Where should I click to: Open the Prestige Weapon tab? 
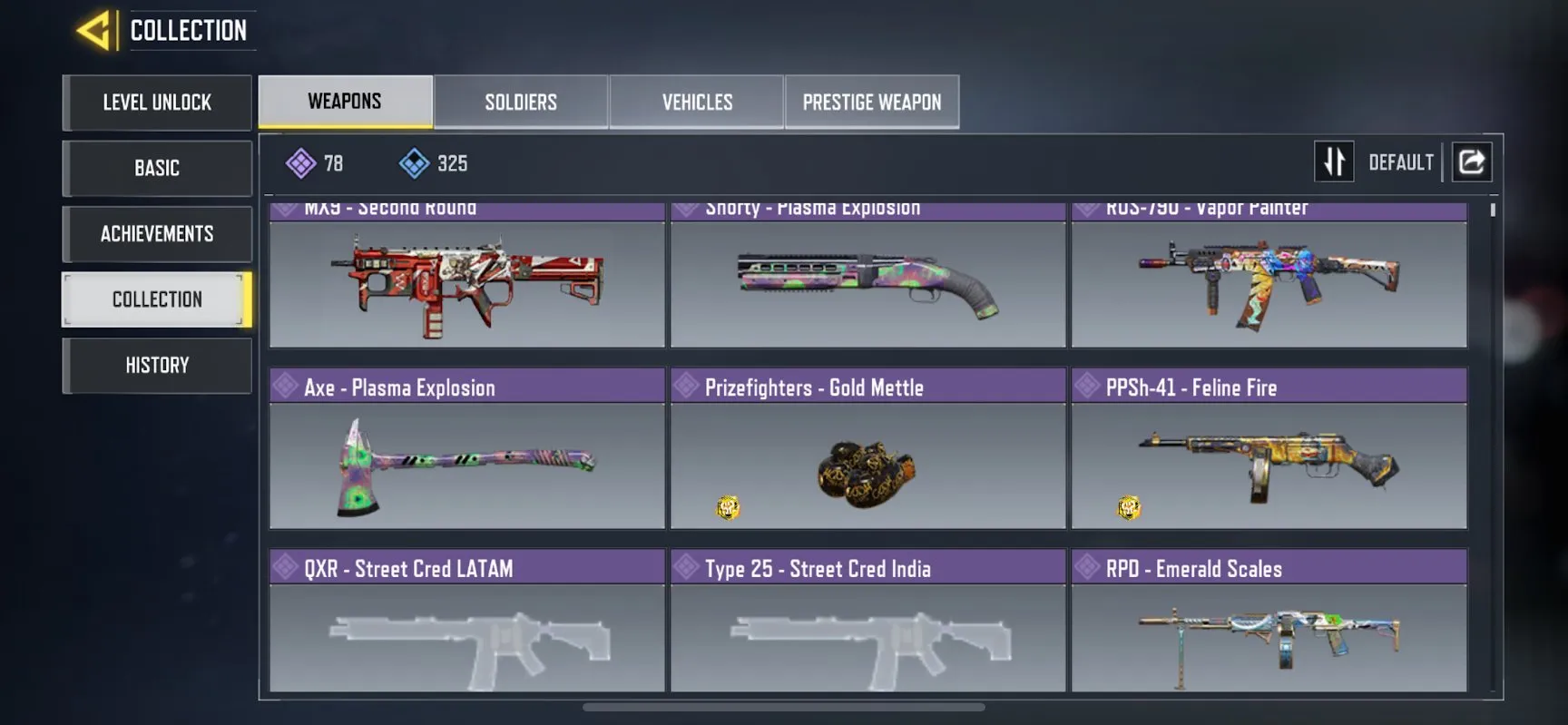point(871,102)
